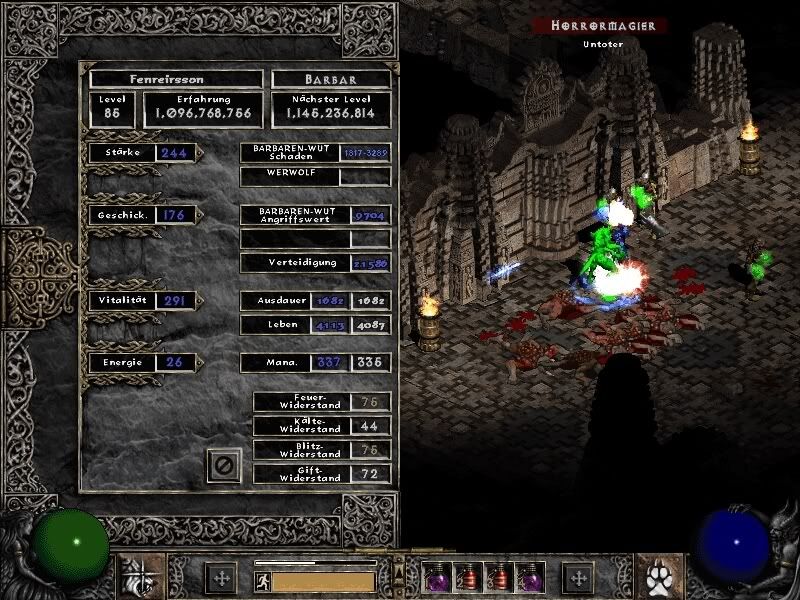The image size is (800, 600).
Task: Close the character stats panel
Action: tap(224, 465)
